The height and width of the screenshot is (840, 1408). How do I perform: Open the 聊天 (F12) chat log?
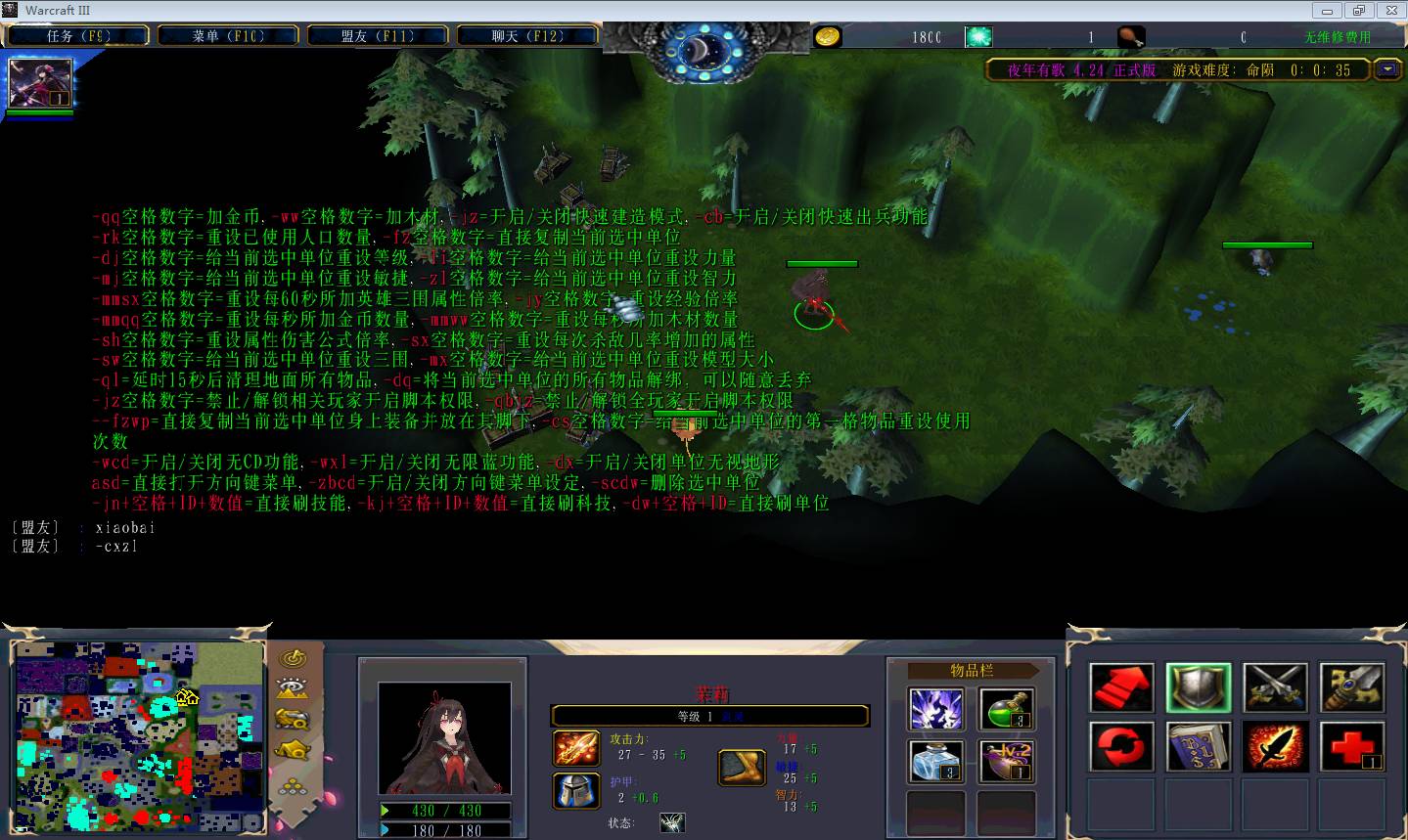point(527,36)
